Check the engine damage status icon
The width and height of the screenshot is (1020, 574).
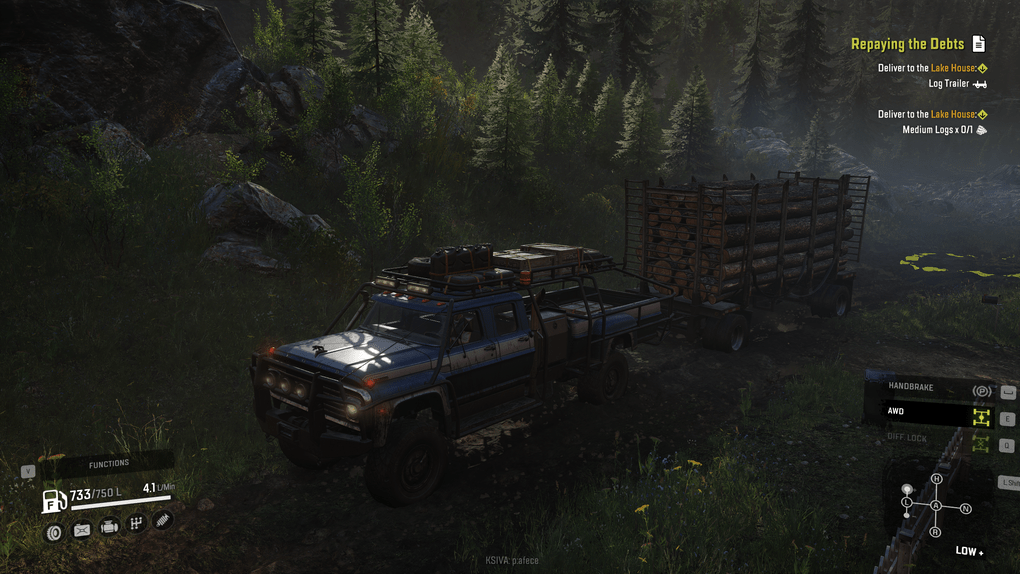coord(109,527)
